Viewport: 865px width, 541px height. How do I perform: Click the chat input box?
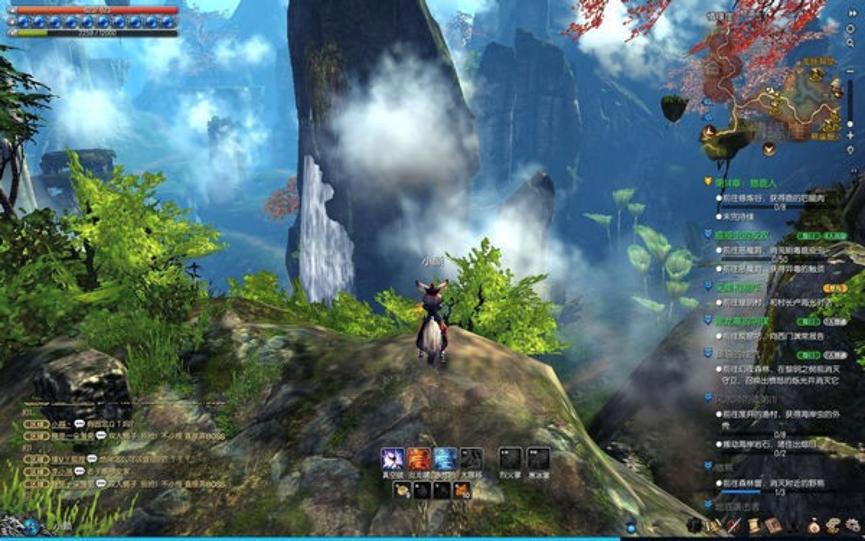(90, 524)
